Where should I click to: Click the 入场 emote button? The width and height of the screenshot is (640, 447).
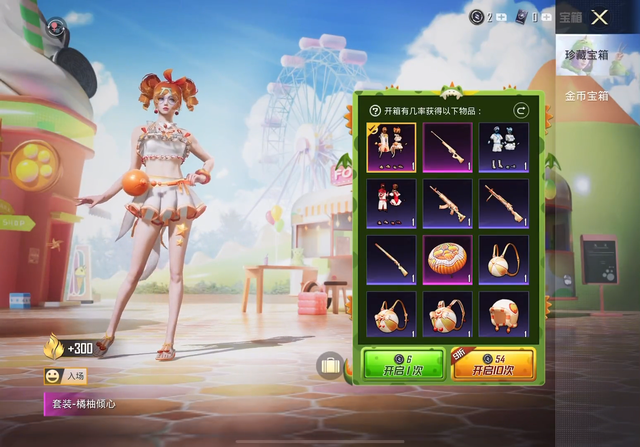pos(66,377)
